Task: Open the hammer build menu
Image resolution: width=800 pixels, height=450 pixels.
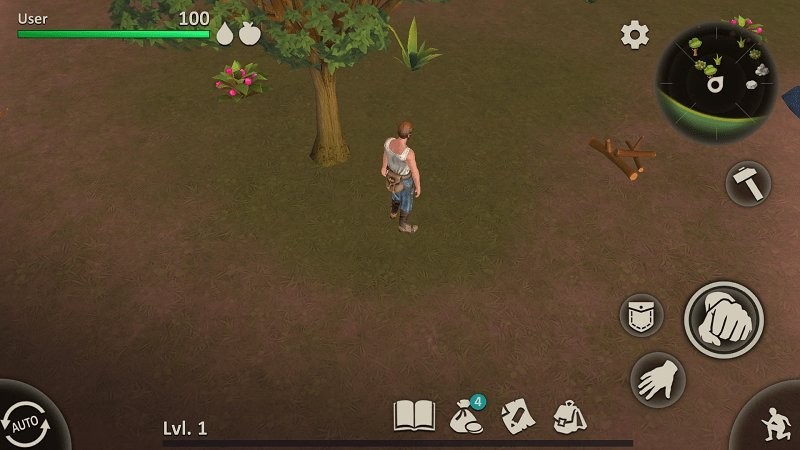Action: pyautogui.click(x=748, y=183)
